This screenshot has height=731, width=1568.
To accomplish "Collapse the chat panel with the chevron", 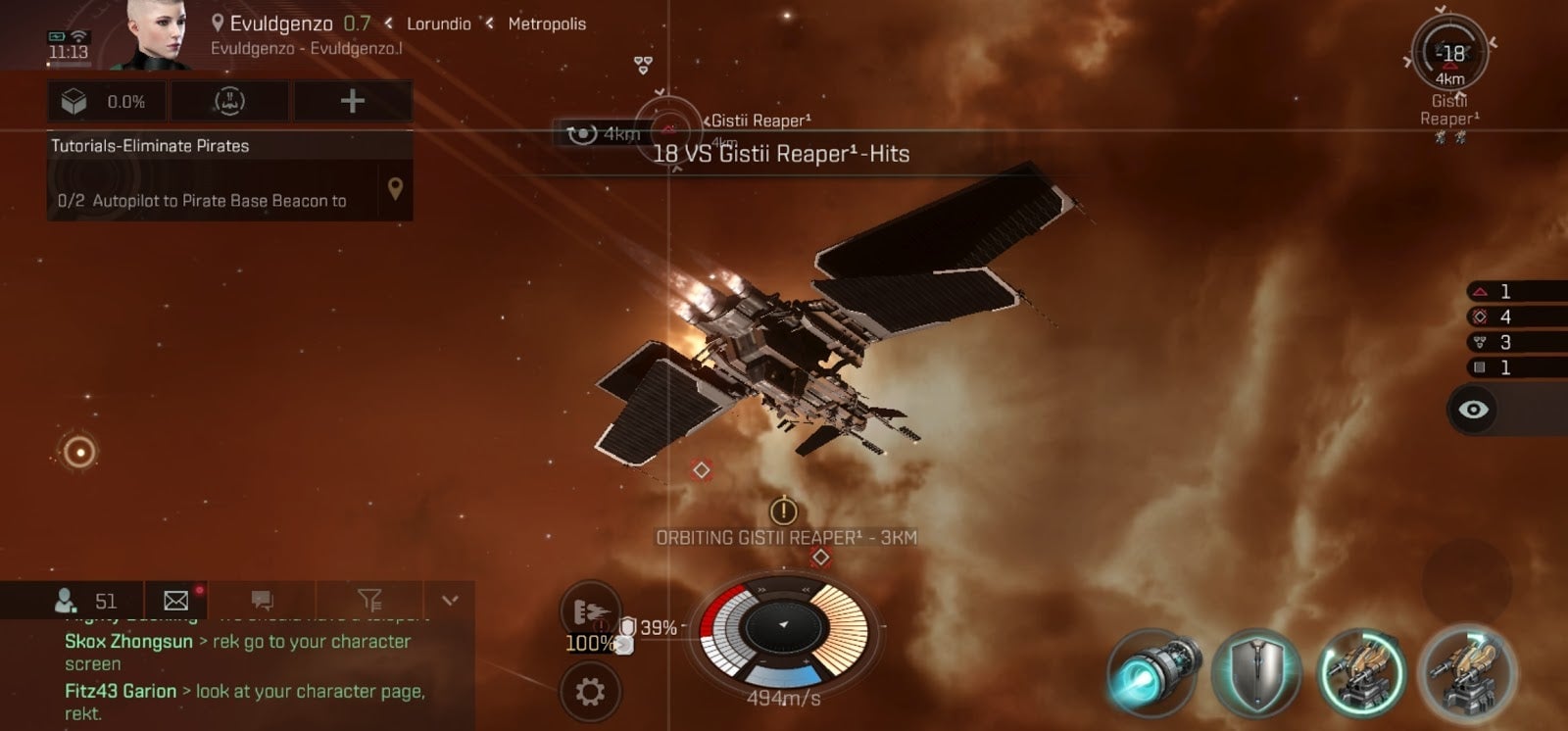I will click(449, 599).
